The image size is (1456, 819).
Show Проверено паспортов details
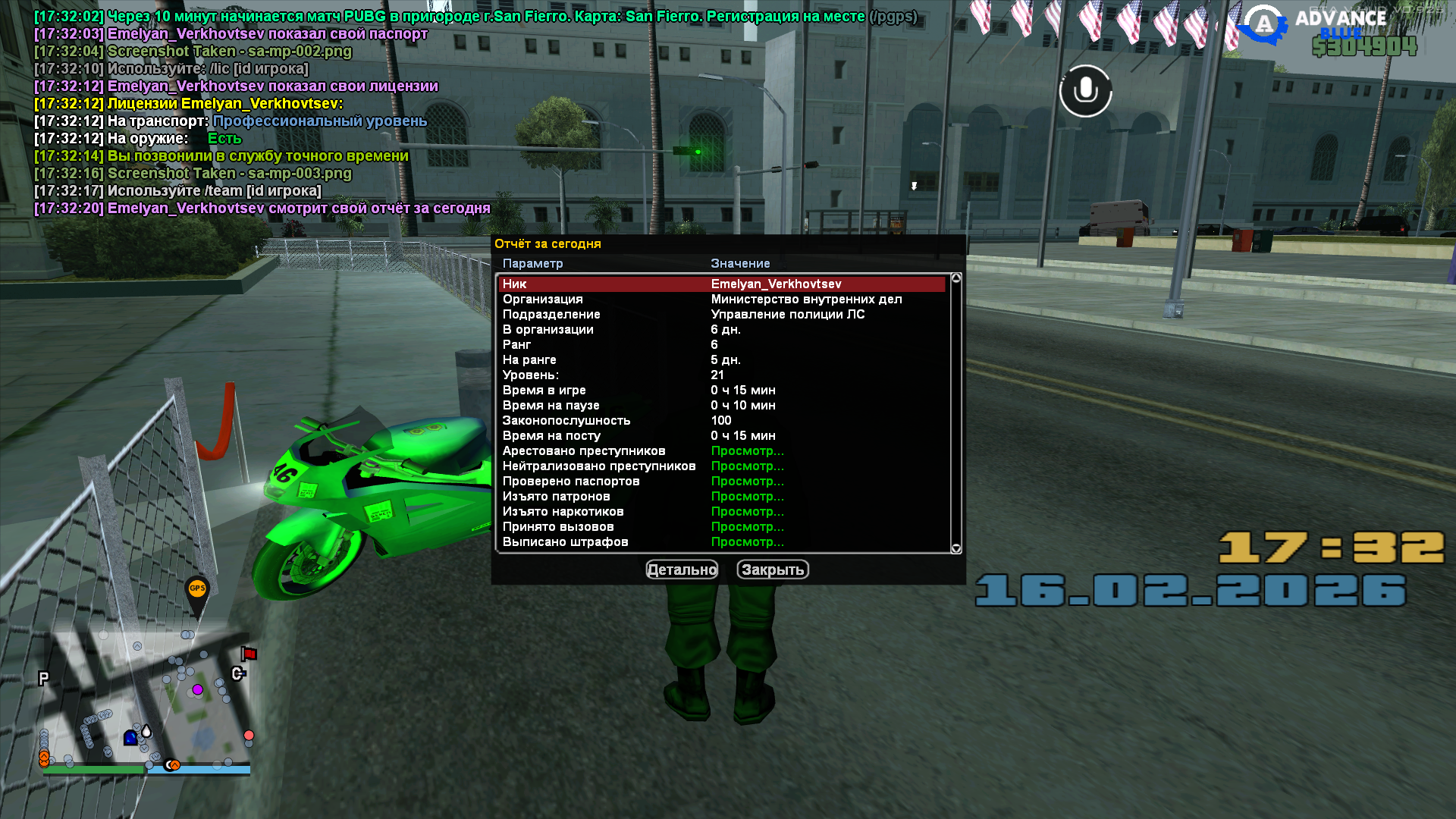click(x=747, y=481)
